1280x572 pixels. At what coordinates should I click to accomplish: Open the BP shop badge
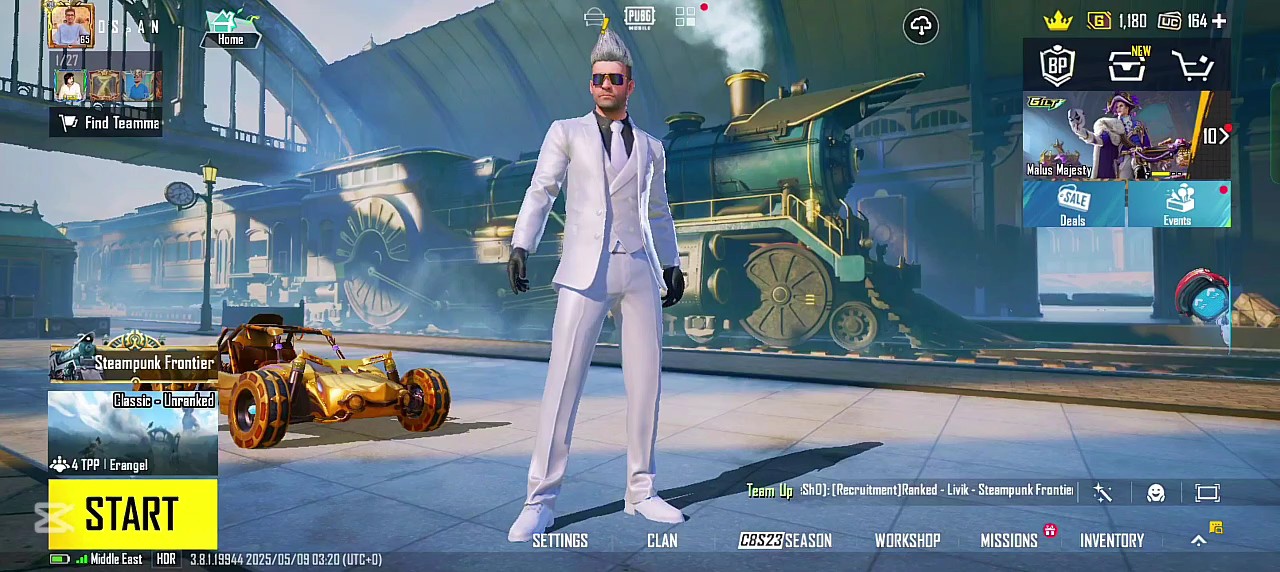1057,66
